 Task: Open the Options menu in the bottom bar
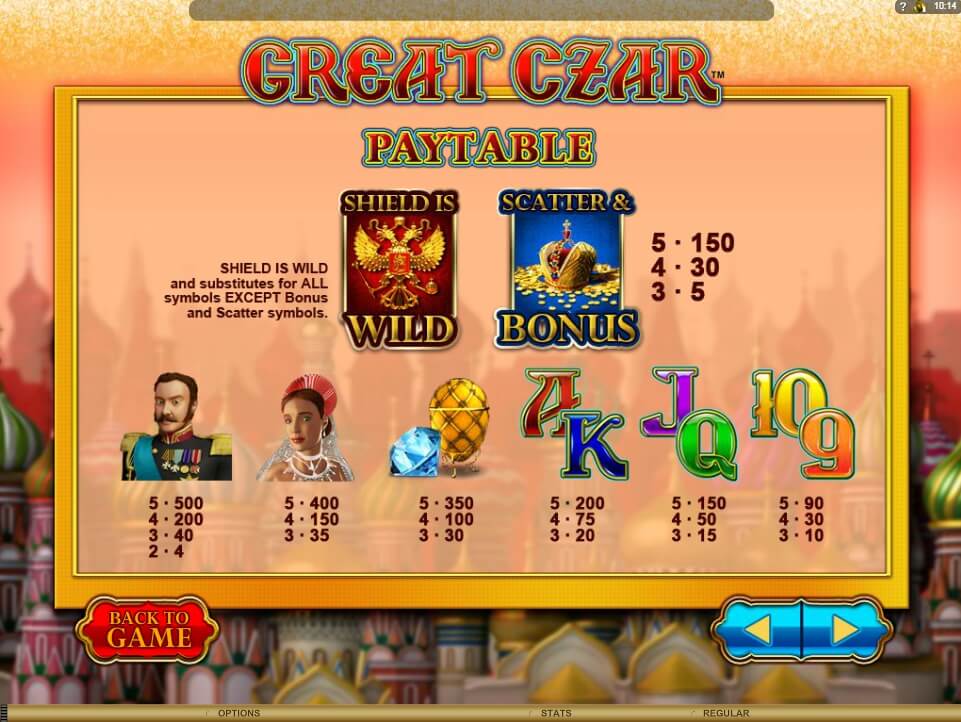[x=239, y=713]
